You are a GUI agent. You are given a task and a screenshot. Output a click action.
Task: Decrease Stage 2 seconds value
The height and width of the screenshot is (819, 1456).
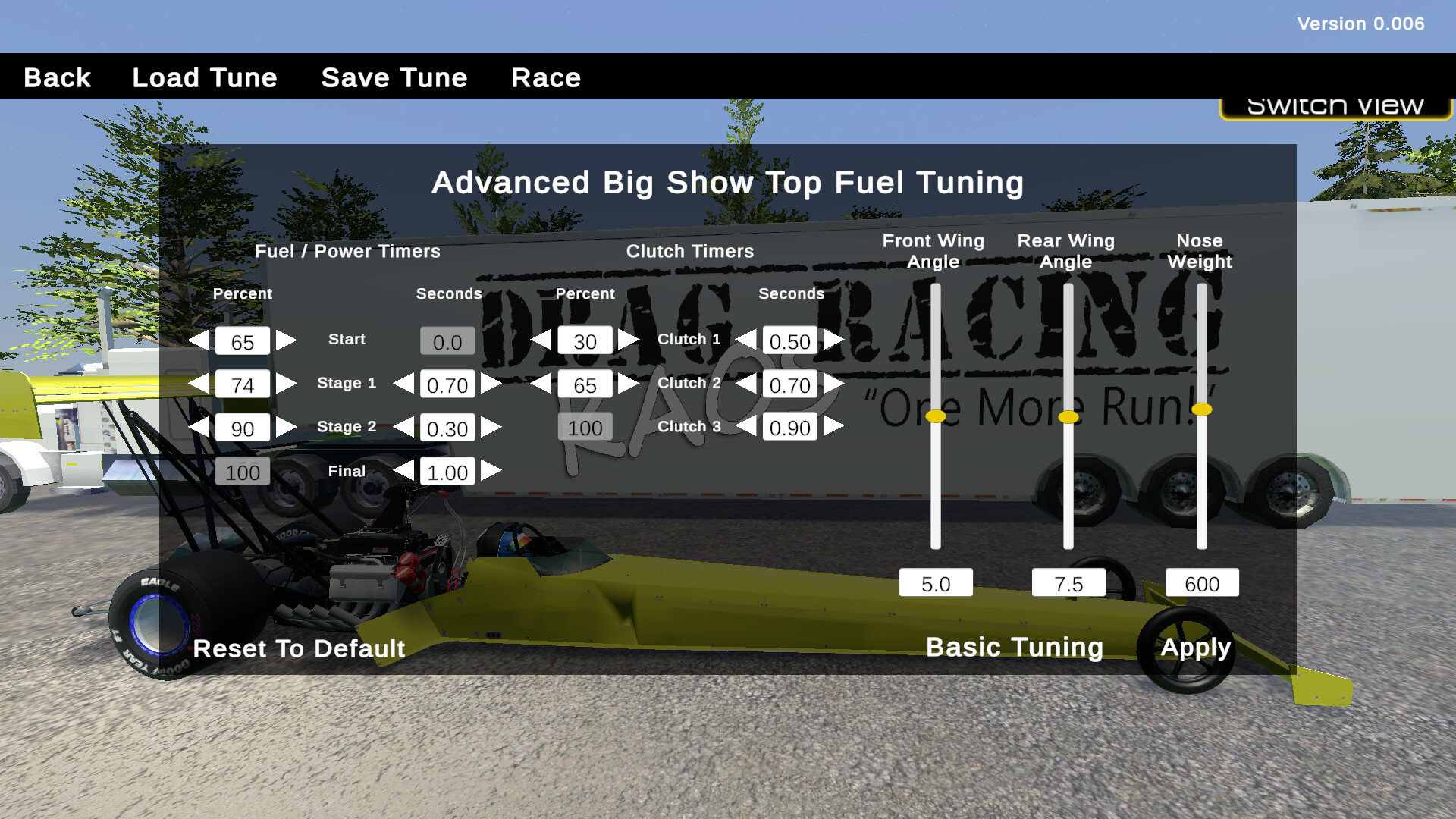(404, 428)
